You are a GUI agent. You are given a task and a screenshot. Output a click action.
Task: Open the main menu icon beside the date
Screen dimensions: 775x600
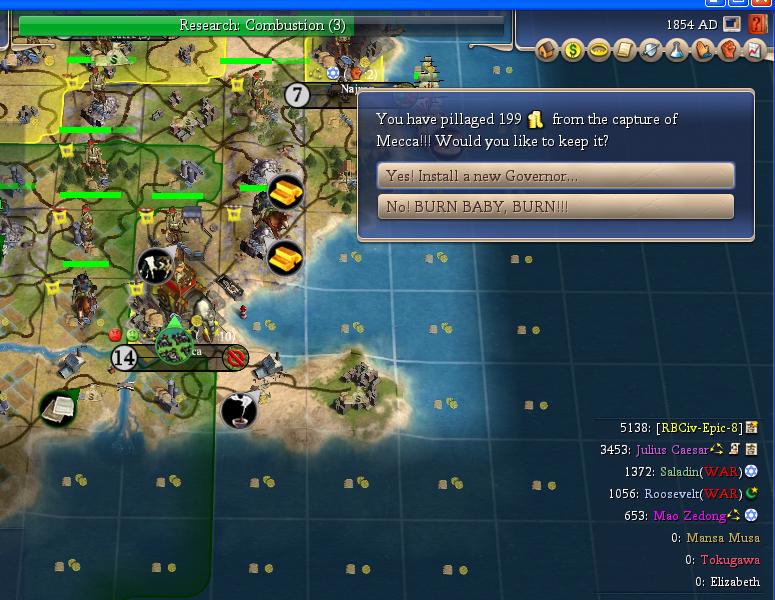click(732, 24)
